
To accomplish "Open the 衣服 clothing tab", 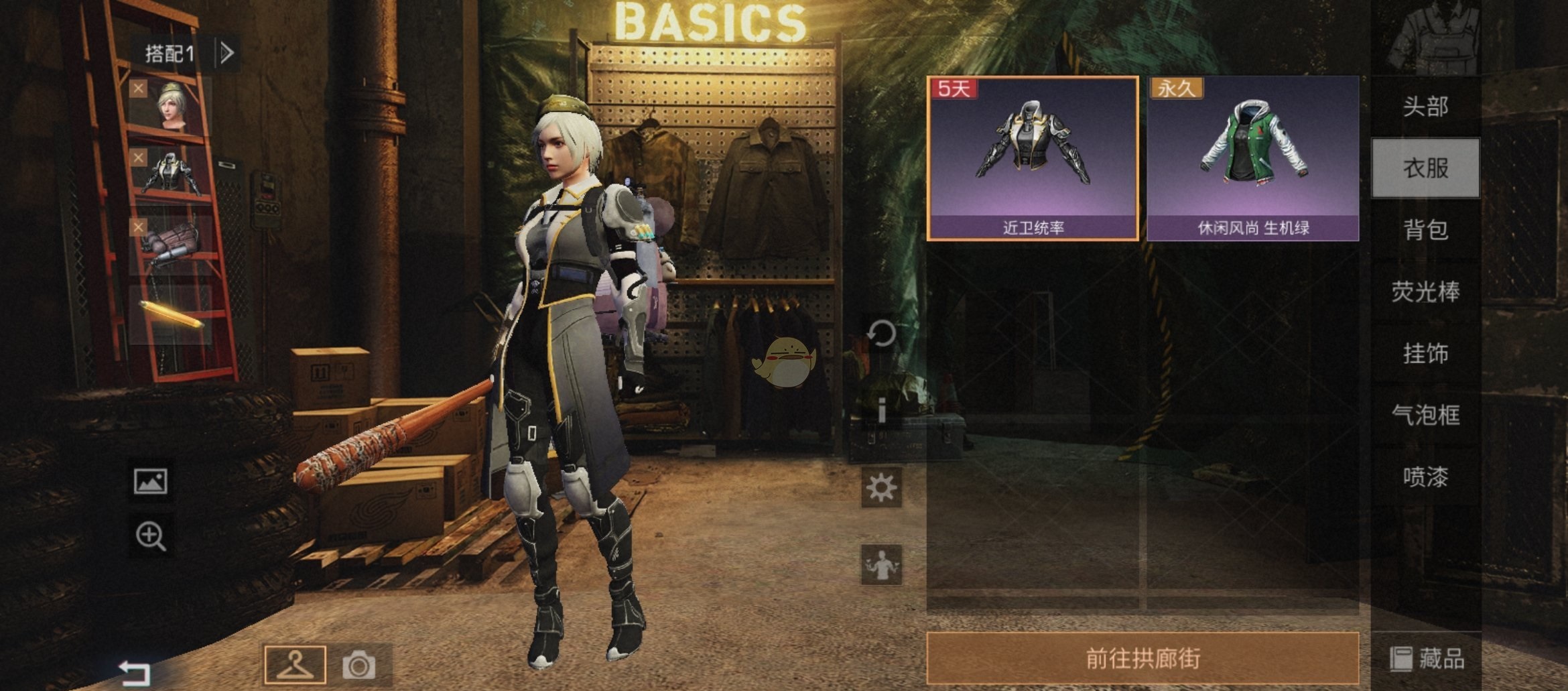I will pyautogui.click(x=1425, y=168).
